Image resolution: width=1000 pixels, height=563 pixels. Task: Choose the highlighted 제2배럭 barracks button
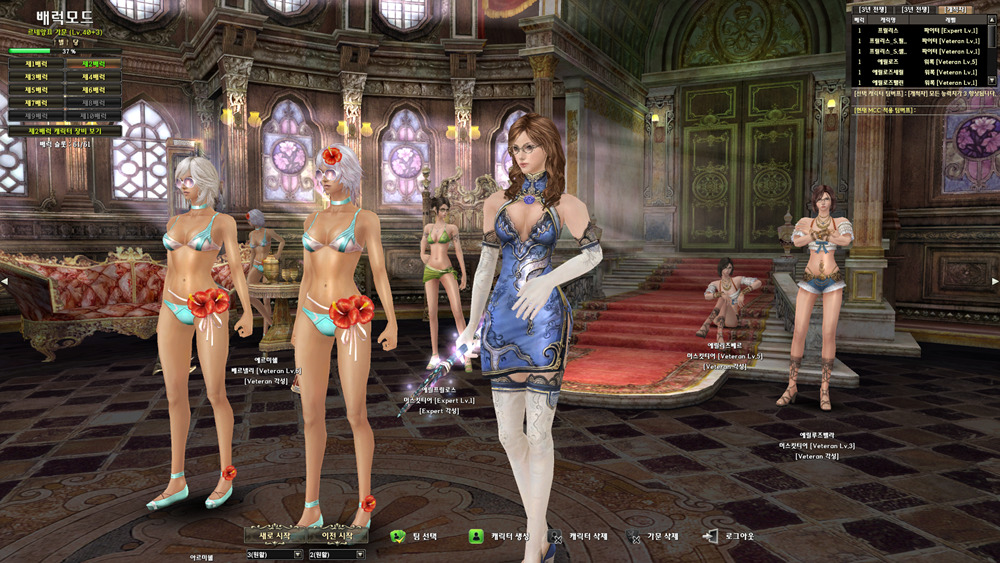tap(93, 64)
